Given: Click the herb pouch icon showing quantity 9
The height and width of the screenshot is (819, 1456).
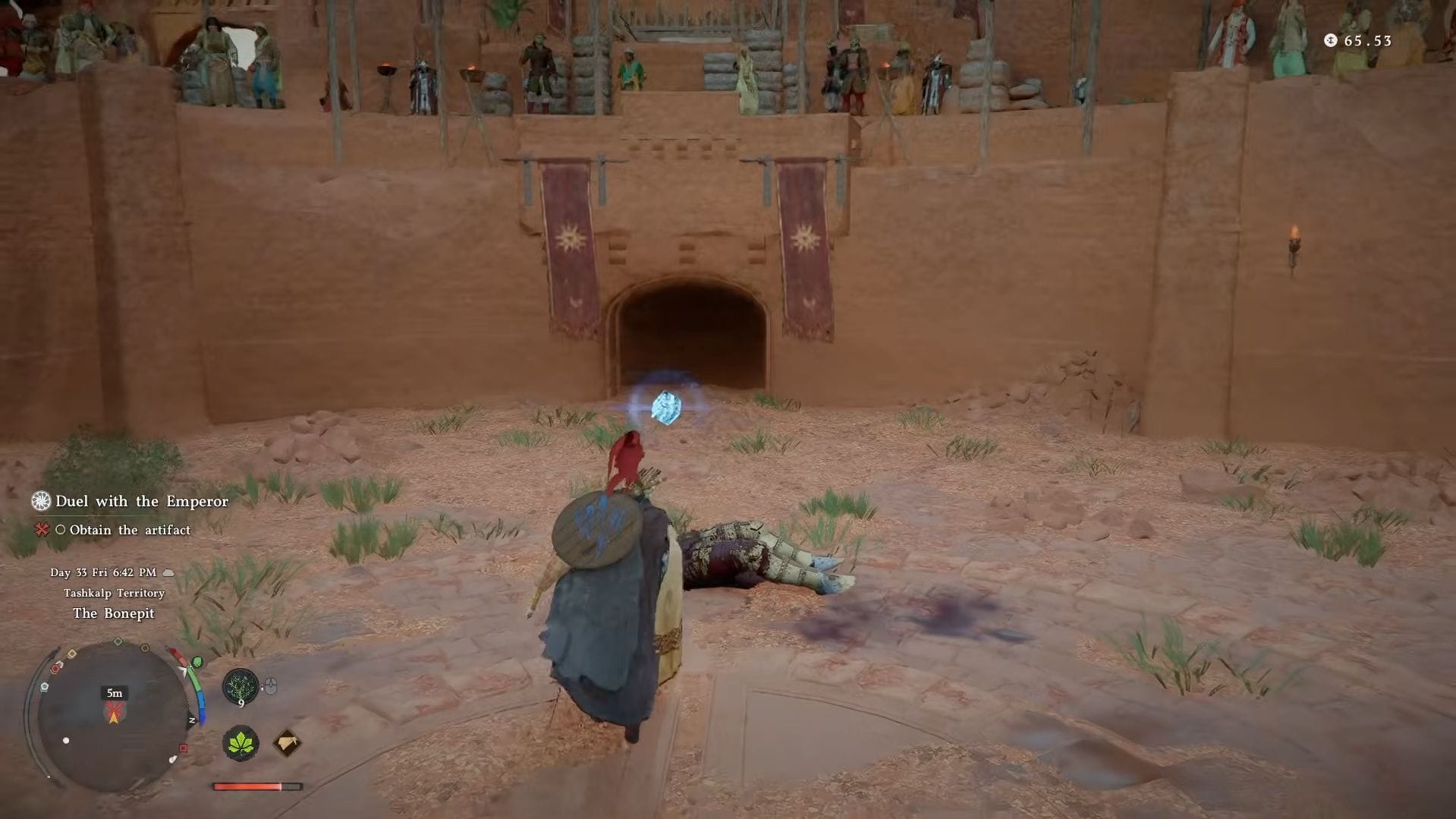Looking at the screenshot, I should point(240,685).
